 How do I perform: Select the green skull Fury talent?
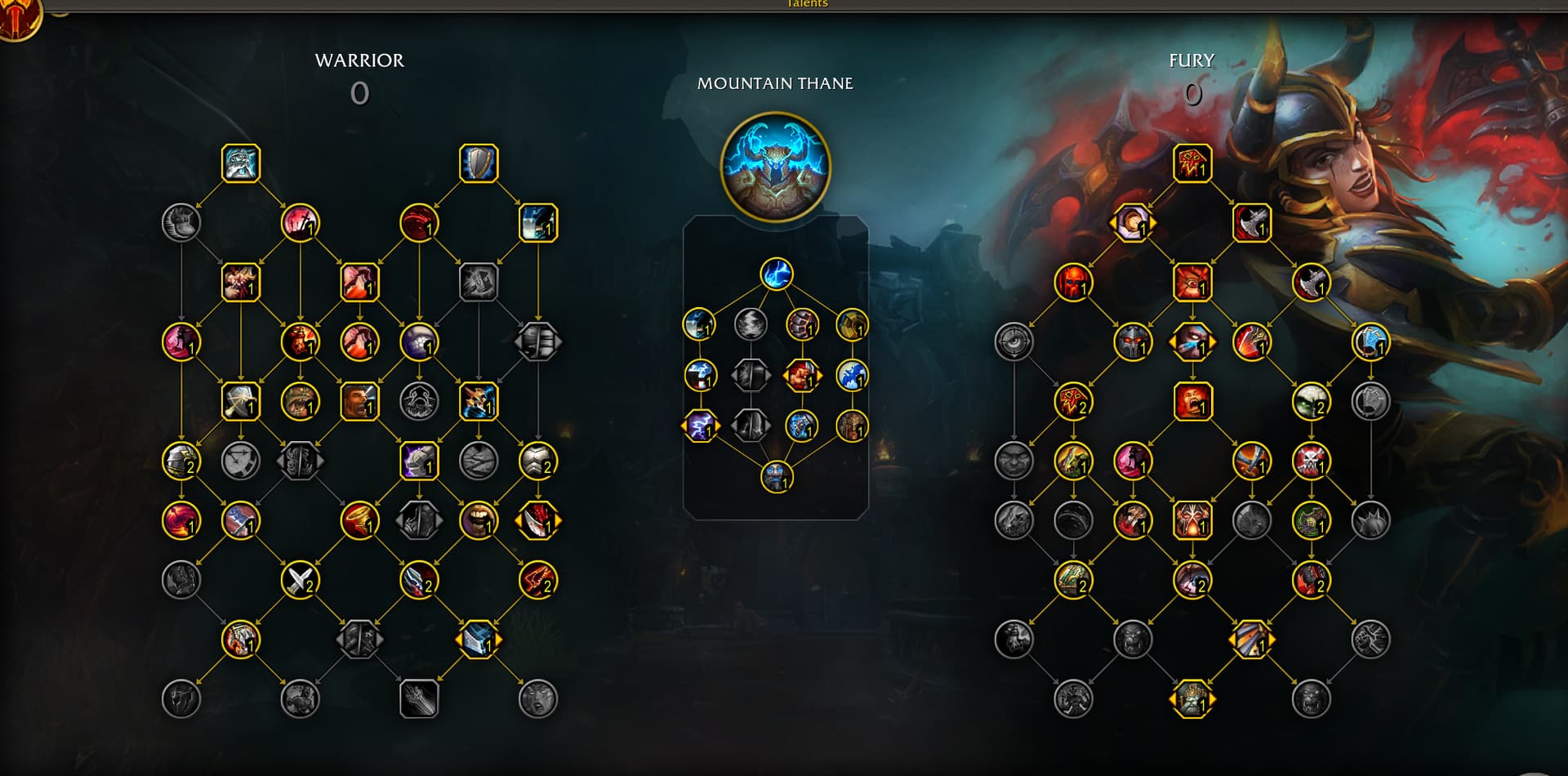click(x=1311, y=402)
